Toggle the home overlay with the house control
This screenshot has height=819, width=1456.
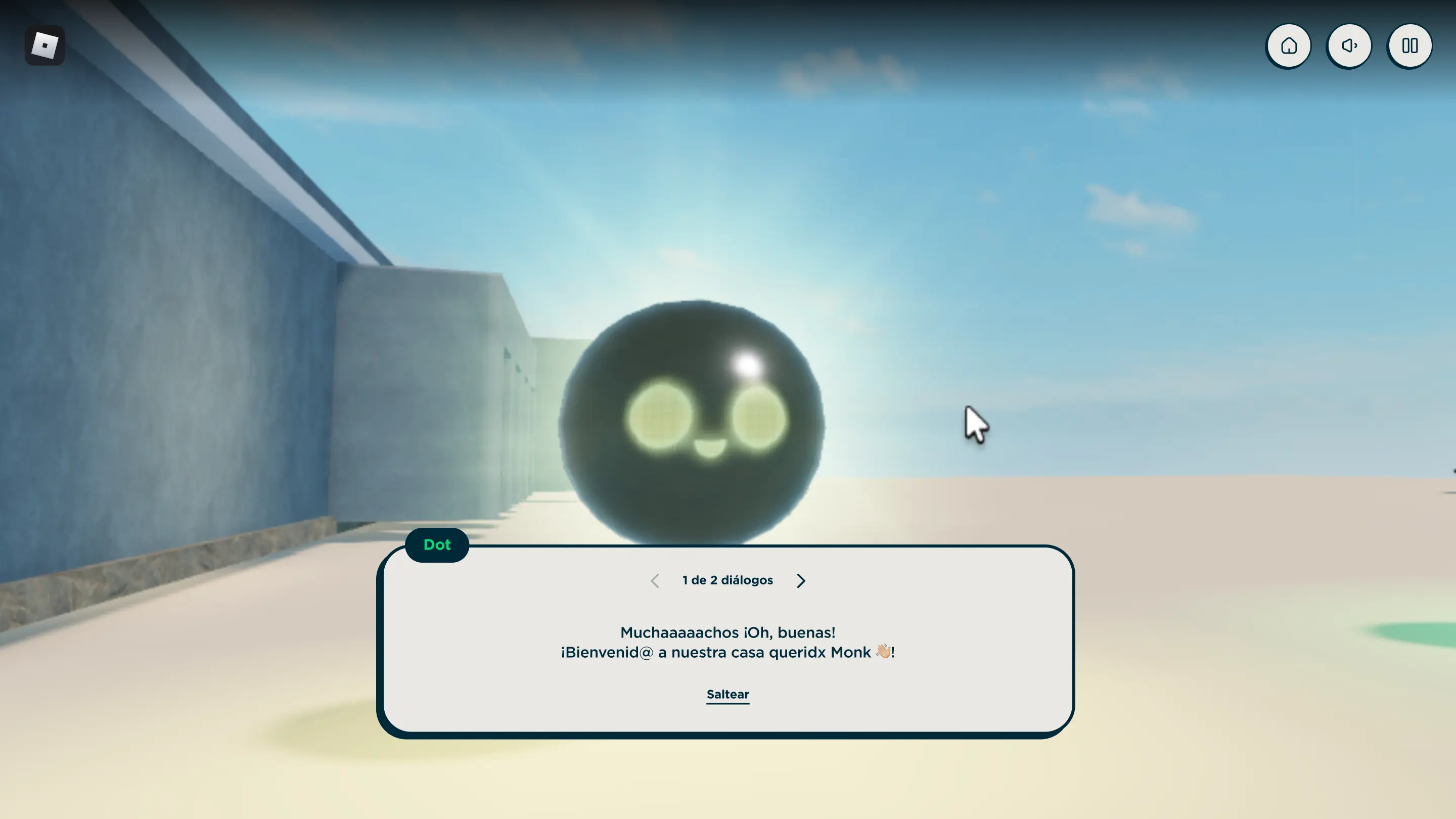pyautogui.click(x=1289, y=46)
